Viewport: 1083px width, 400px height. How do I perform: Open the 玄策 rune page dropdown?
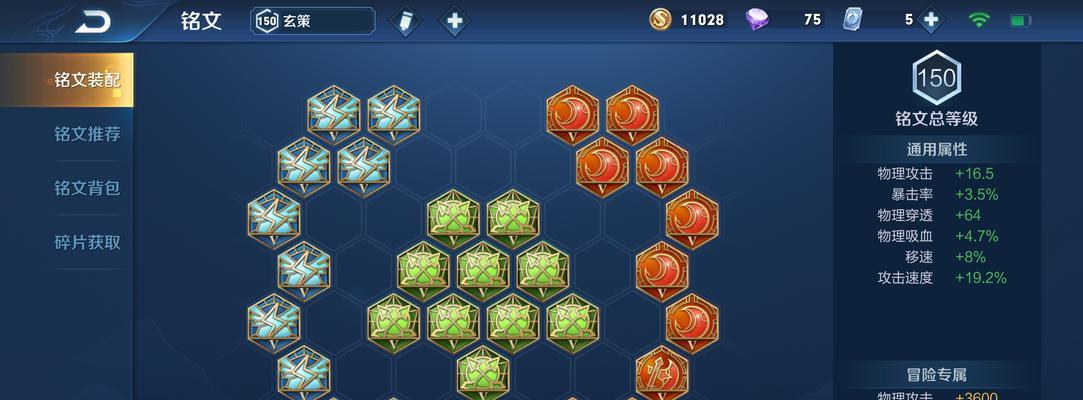pos(313,20)
